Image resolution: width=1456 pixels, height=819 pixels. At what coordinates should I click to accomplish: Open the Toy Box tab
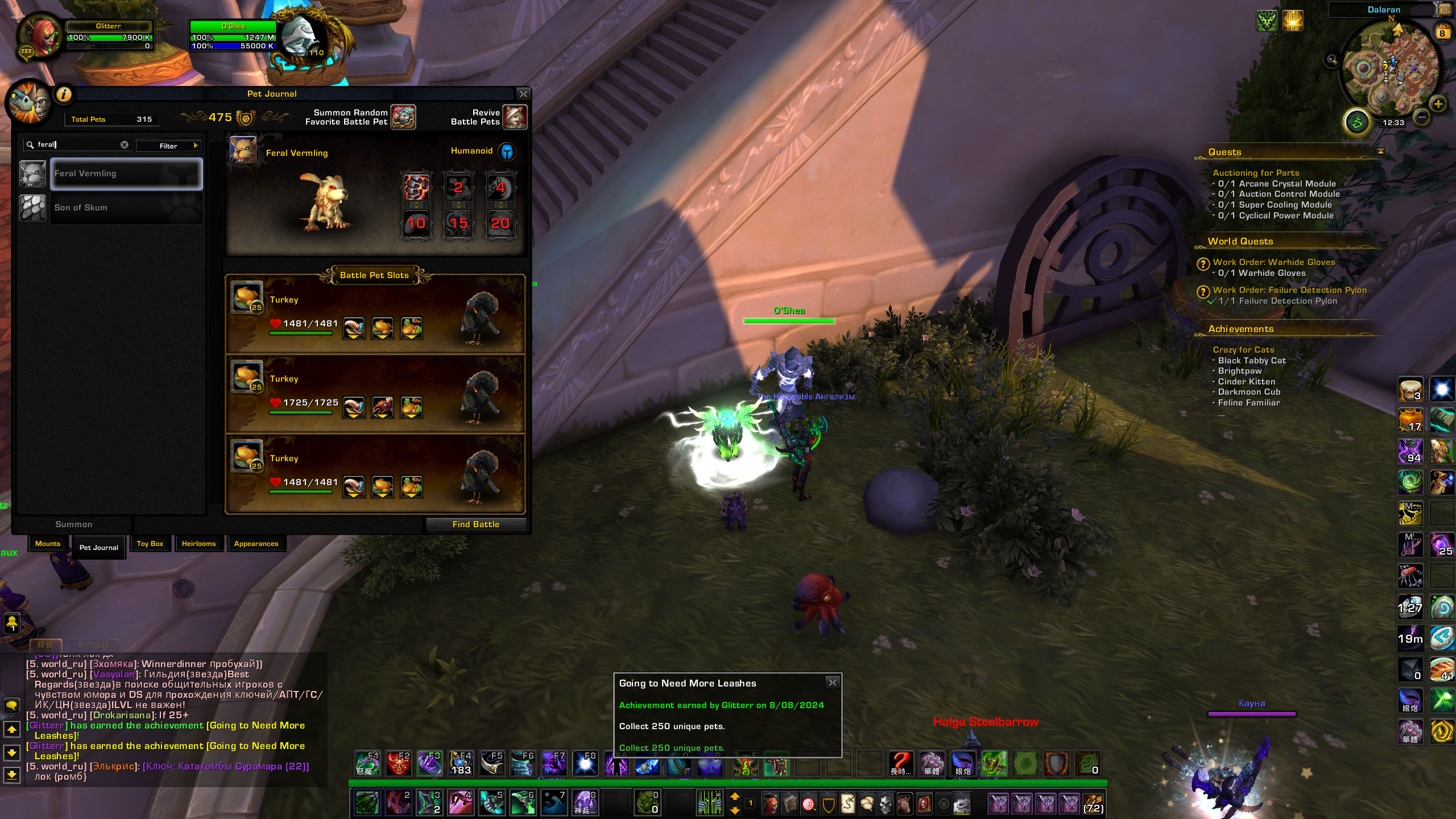pyautogui.click(x=150, y=544)
